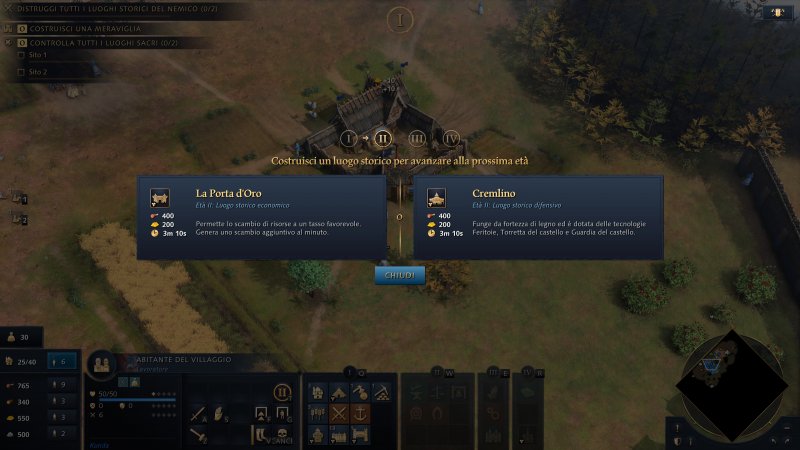Select the Age IV icon in progression
The image size is (800, 450).
click(451, 138)
